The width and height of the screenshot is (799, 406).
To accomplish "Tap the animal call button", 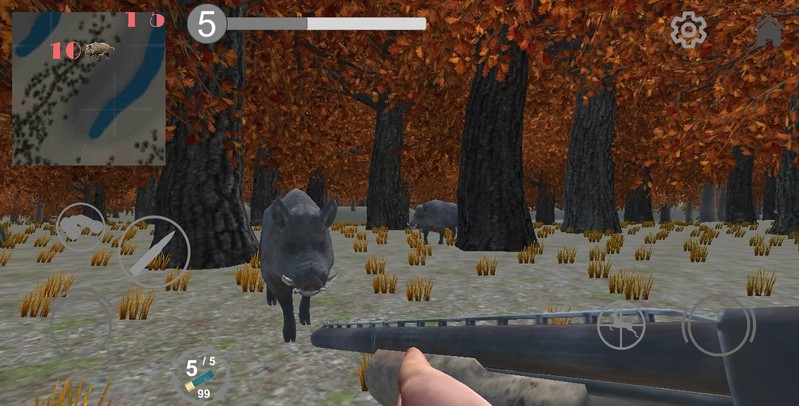I will click(81, 228).
